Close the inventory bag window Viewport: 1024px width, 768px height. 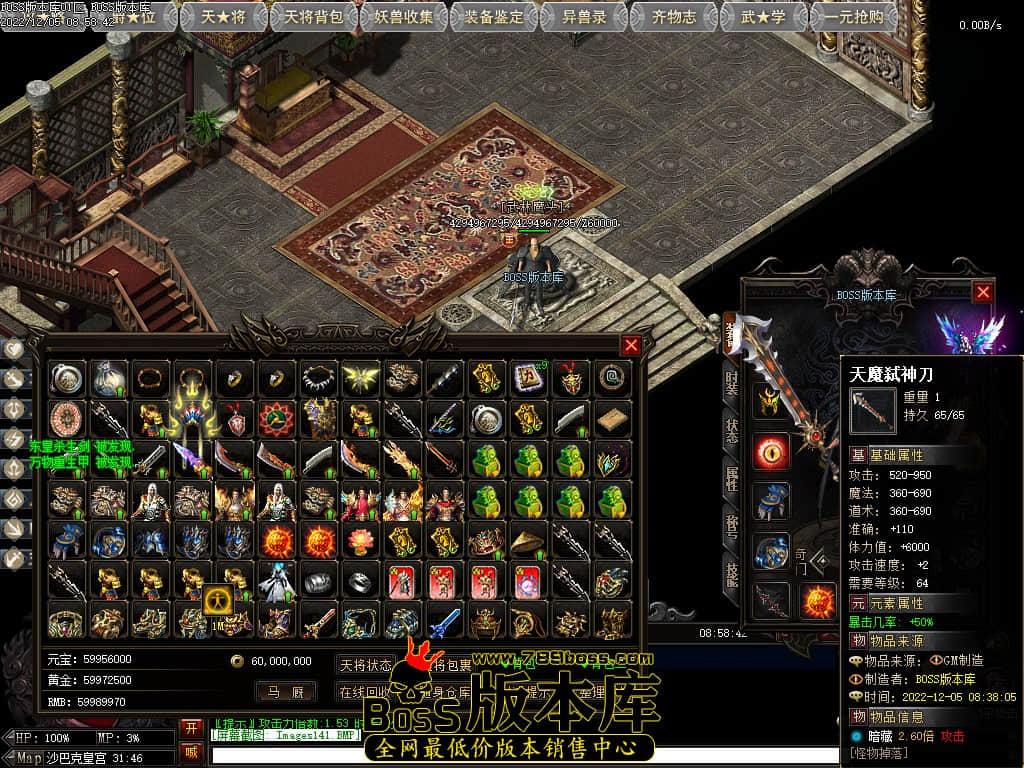(x=631, y=346)
